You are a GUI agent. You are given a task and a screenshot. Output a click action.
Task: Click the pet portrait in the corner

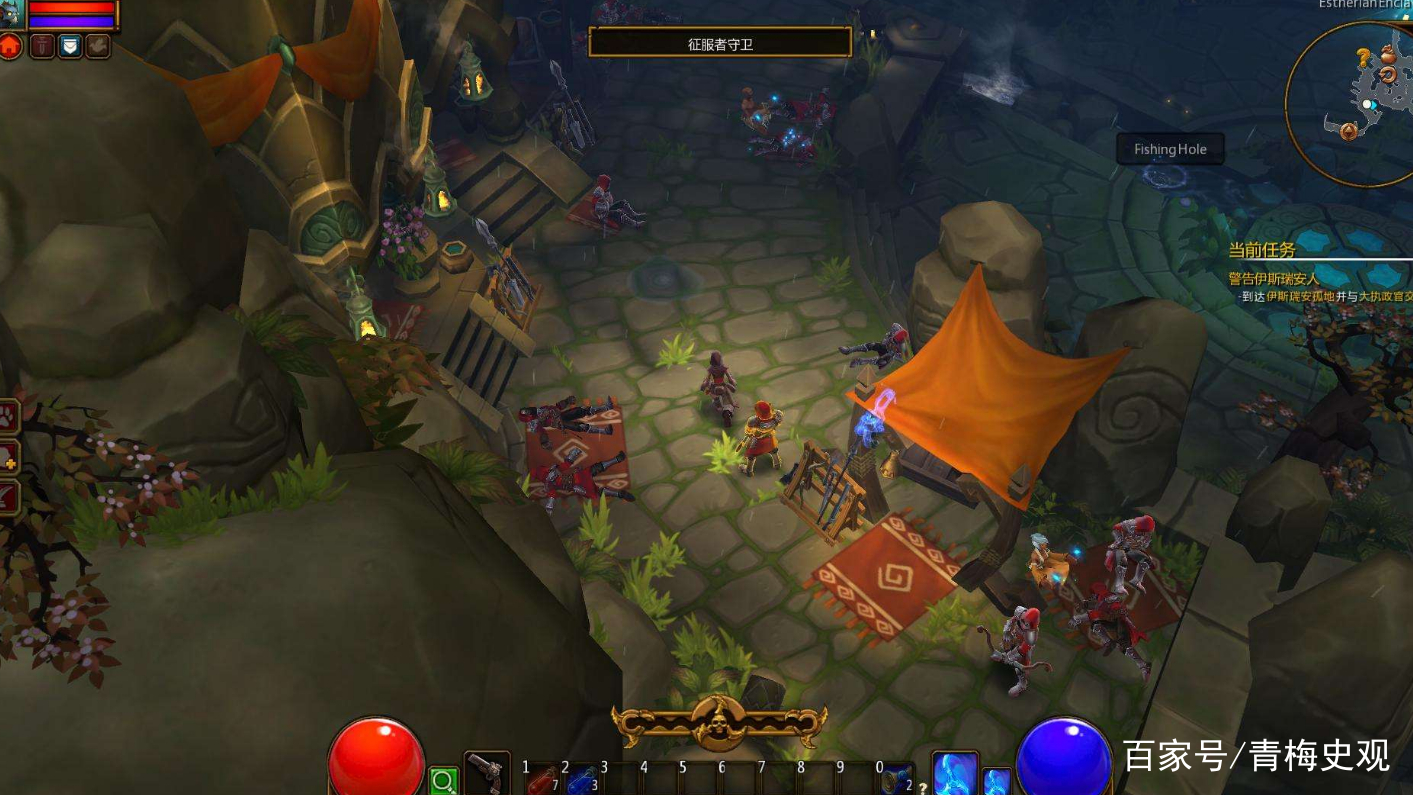pos(13,13)
